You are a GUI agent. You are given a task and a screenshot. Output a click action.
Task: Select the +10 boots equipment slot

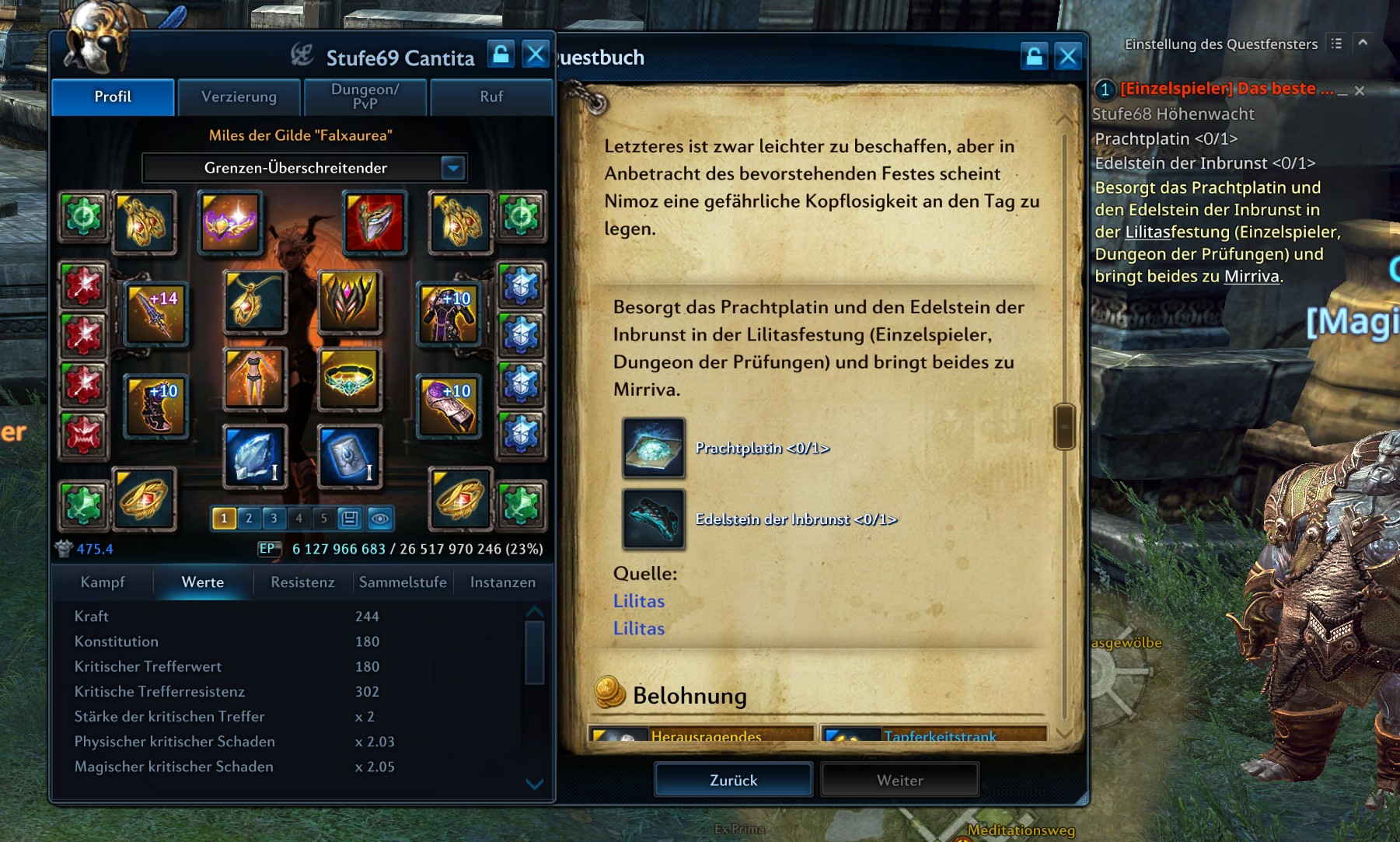click(x=156, y=406)
